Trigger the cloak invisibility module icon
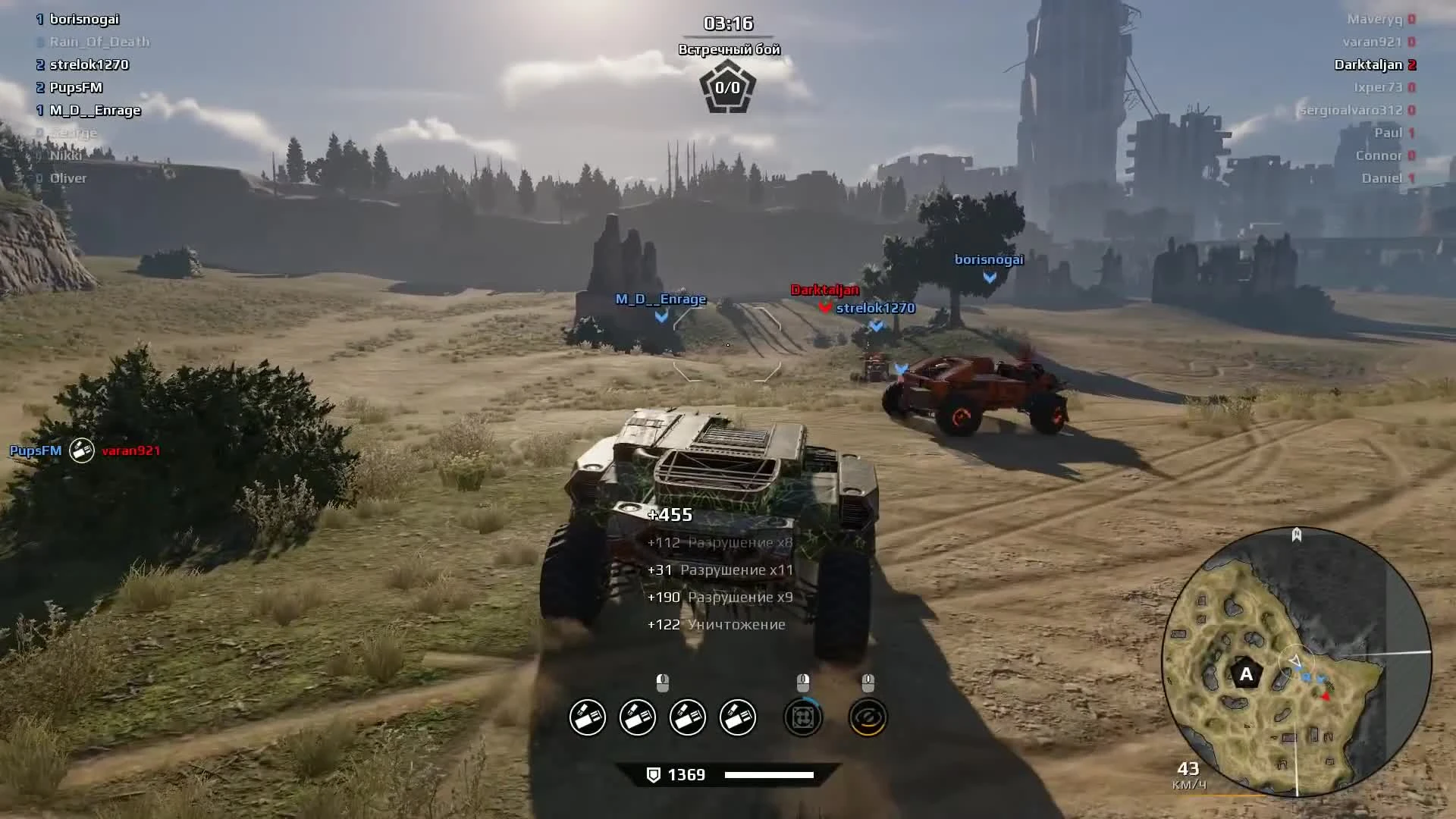 867,717
